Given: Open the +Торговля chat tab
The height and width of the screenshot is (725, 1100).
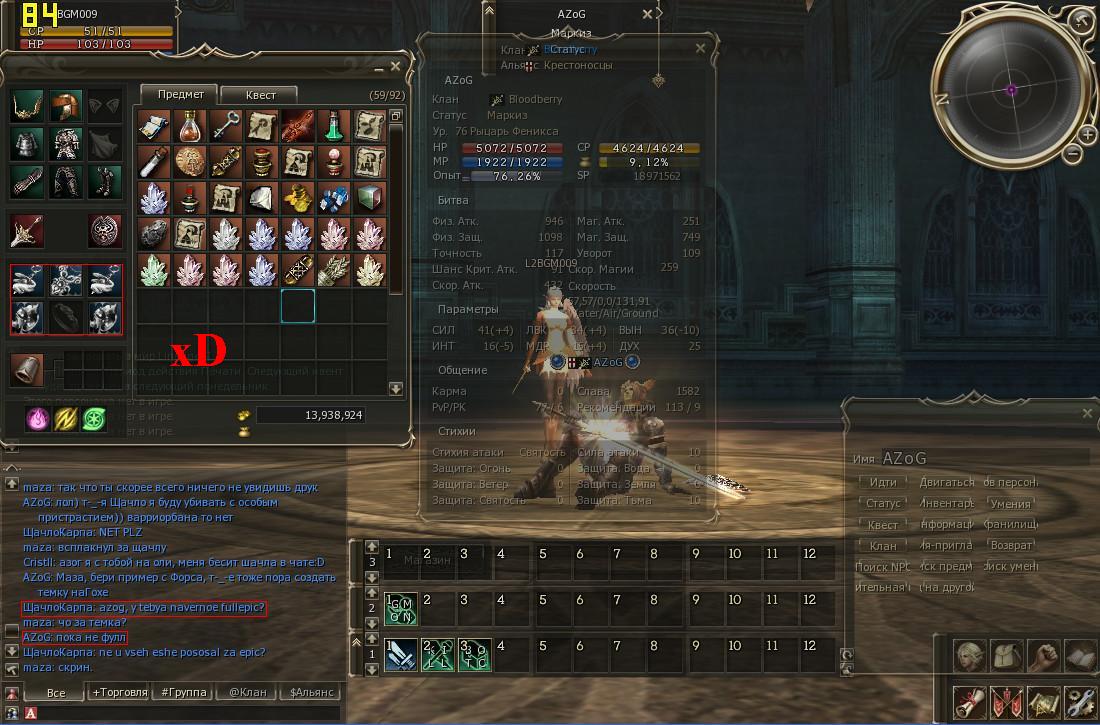Looking at the screenshot, I should click(119, 691).
